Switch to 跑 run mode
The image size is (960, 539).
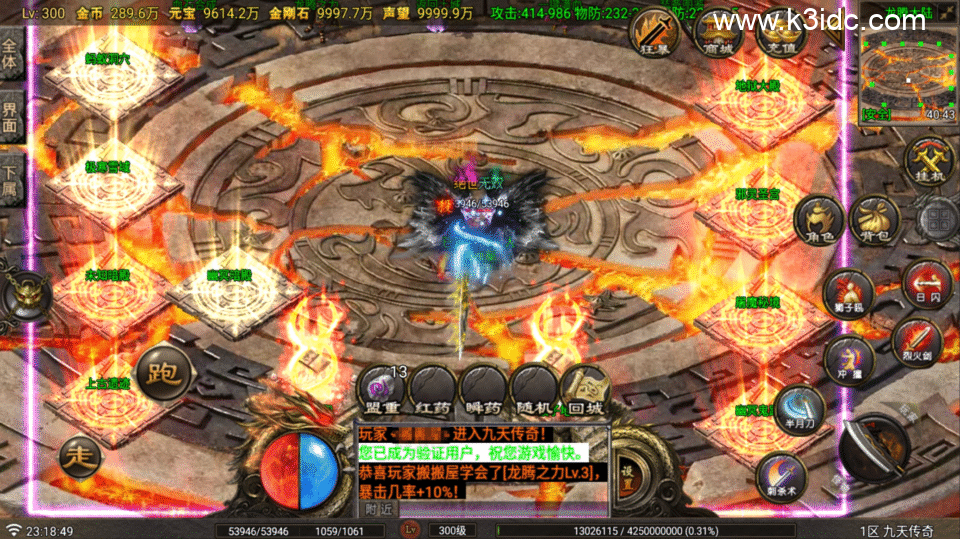[x=161, y=375]
